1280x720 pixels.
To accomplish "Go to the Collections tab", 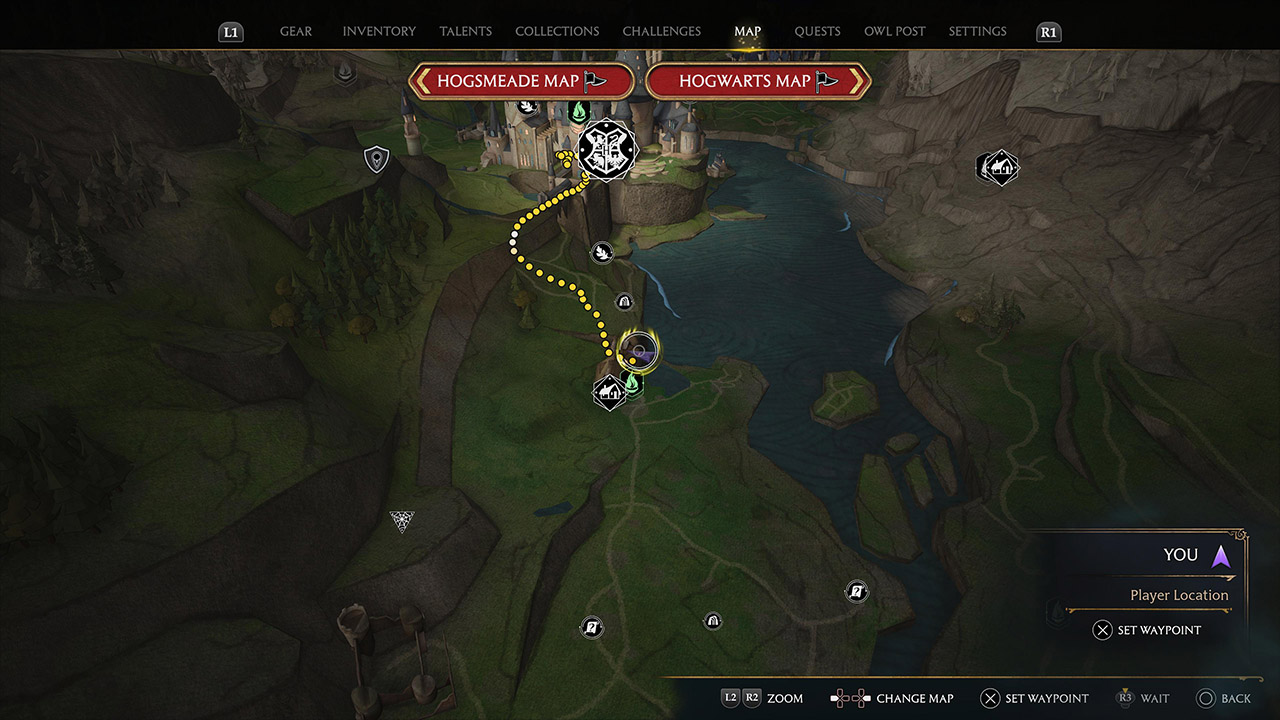I will click(x=557, y=31).
